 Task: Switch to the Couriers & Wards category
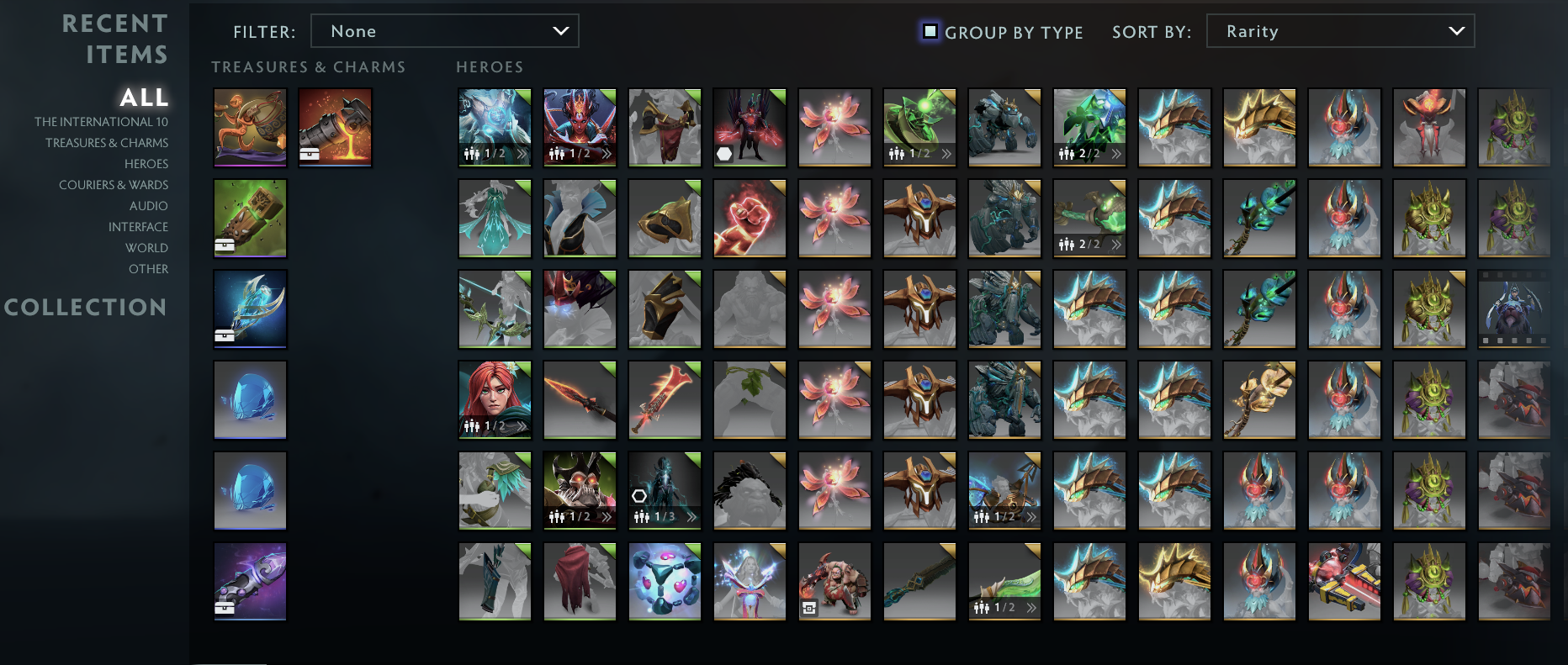(x=113, y=184)
